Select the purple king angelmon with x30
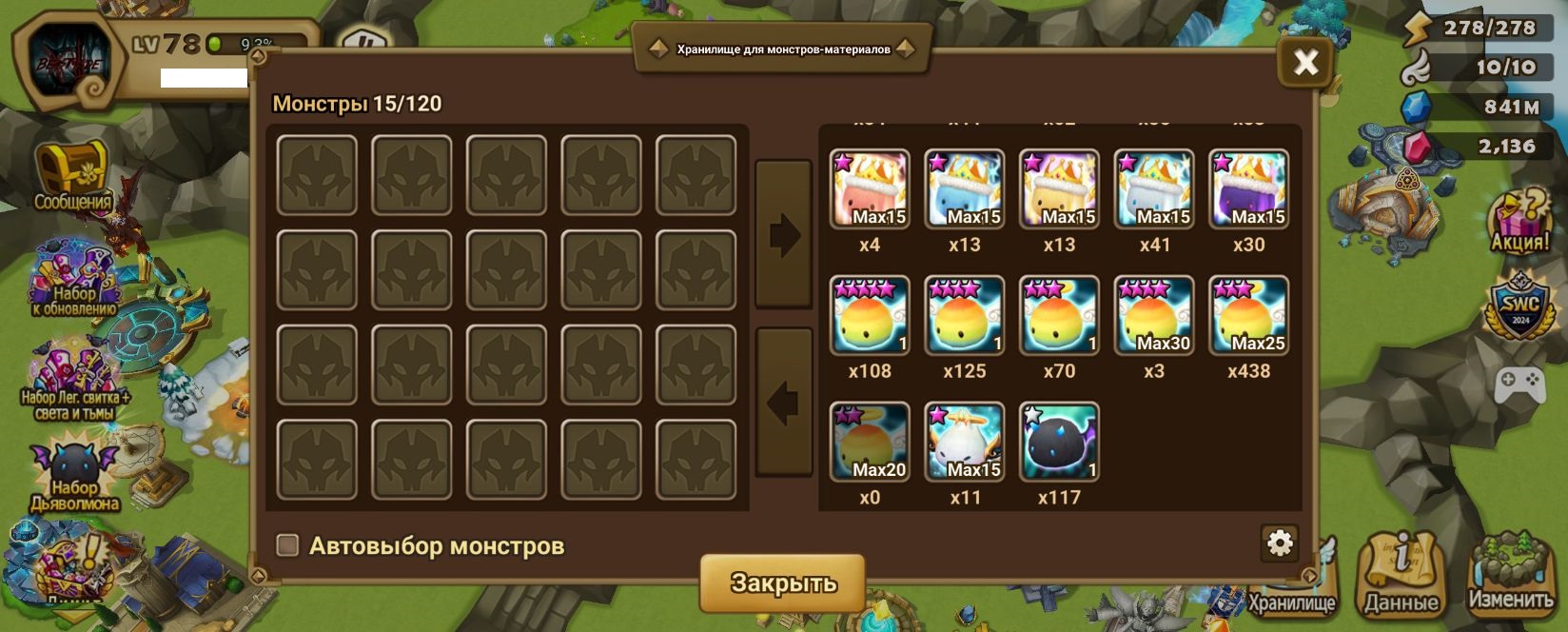This screenshot has width=1568, height=632. coord(1248,188)
